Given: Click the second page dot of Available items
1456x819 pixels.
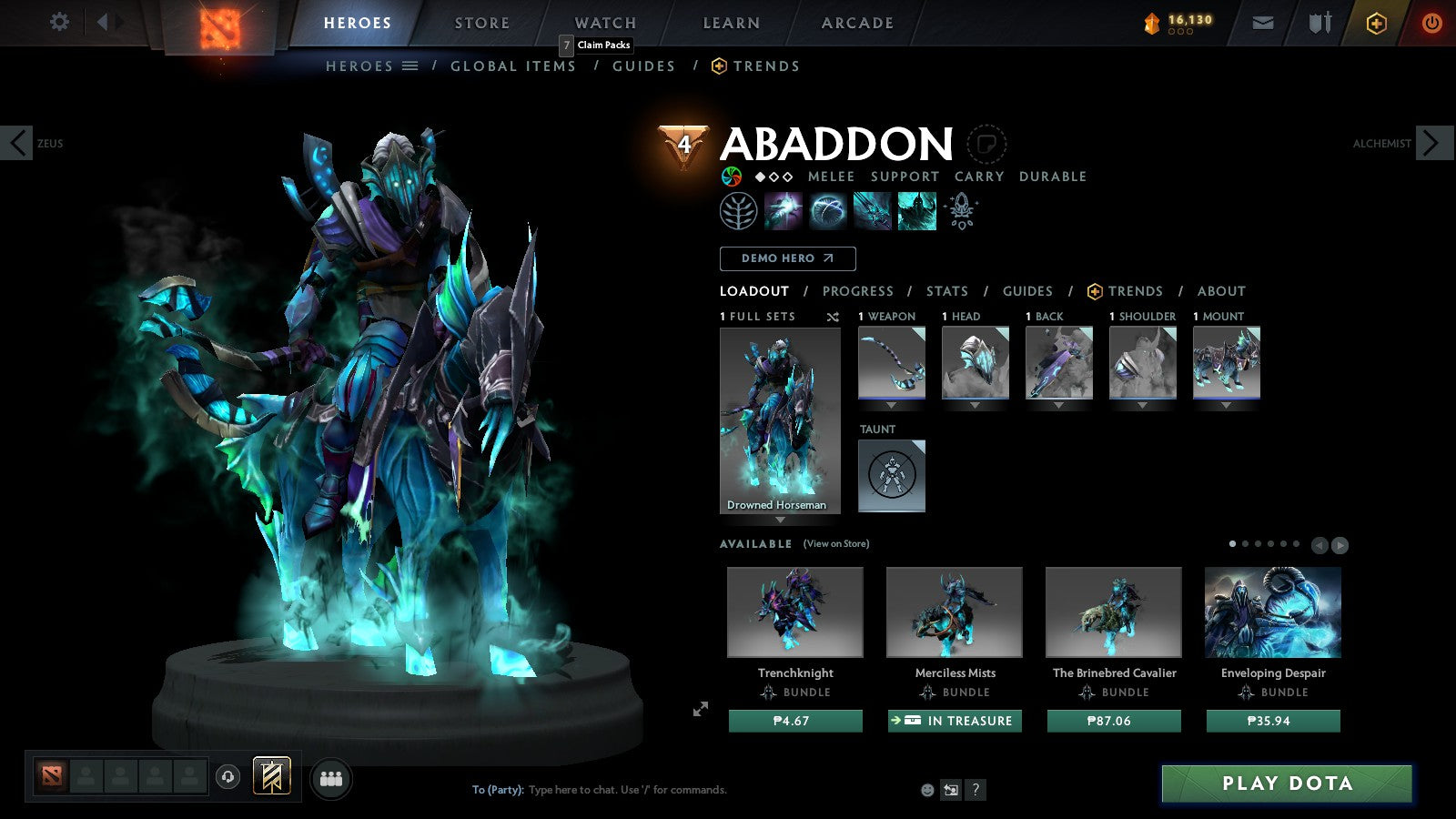Looking at the screenshot, I should [x=1246, y=542].
